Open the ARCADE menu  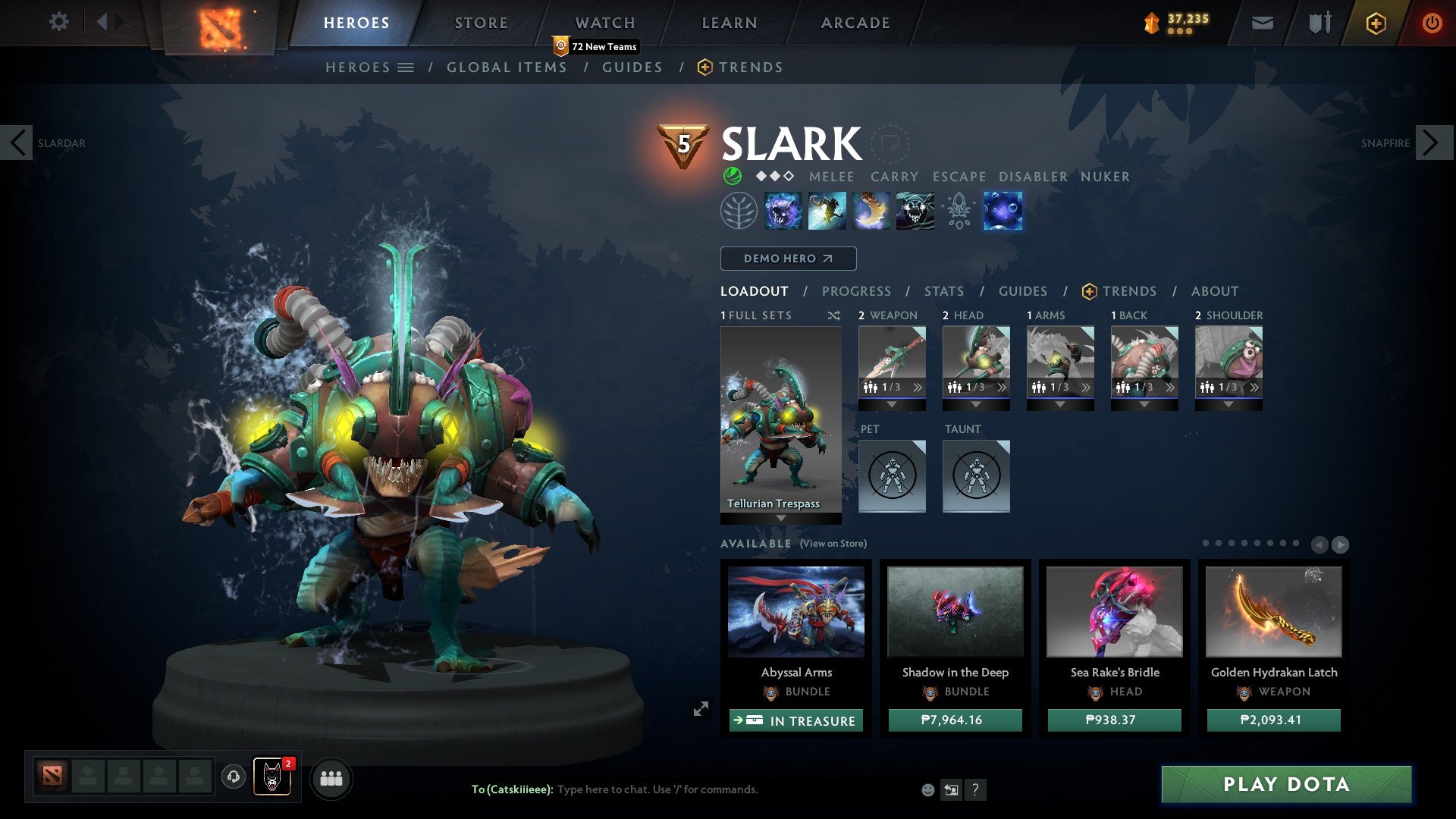point(854,22)
